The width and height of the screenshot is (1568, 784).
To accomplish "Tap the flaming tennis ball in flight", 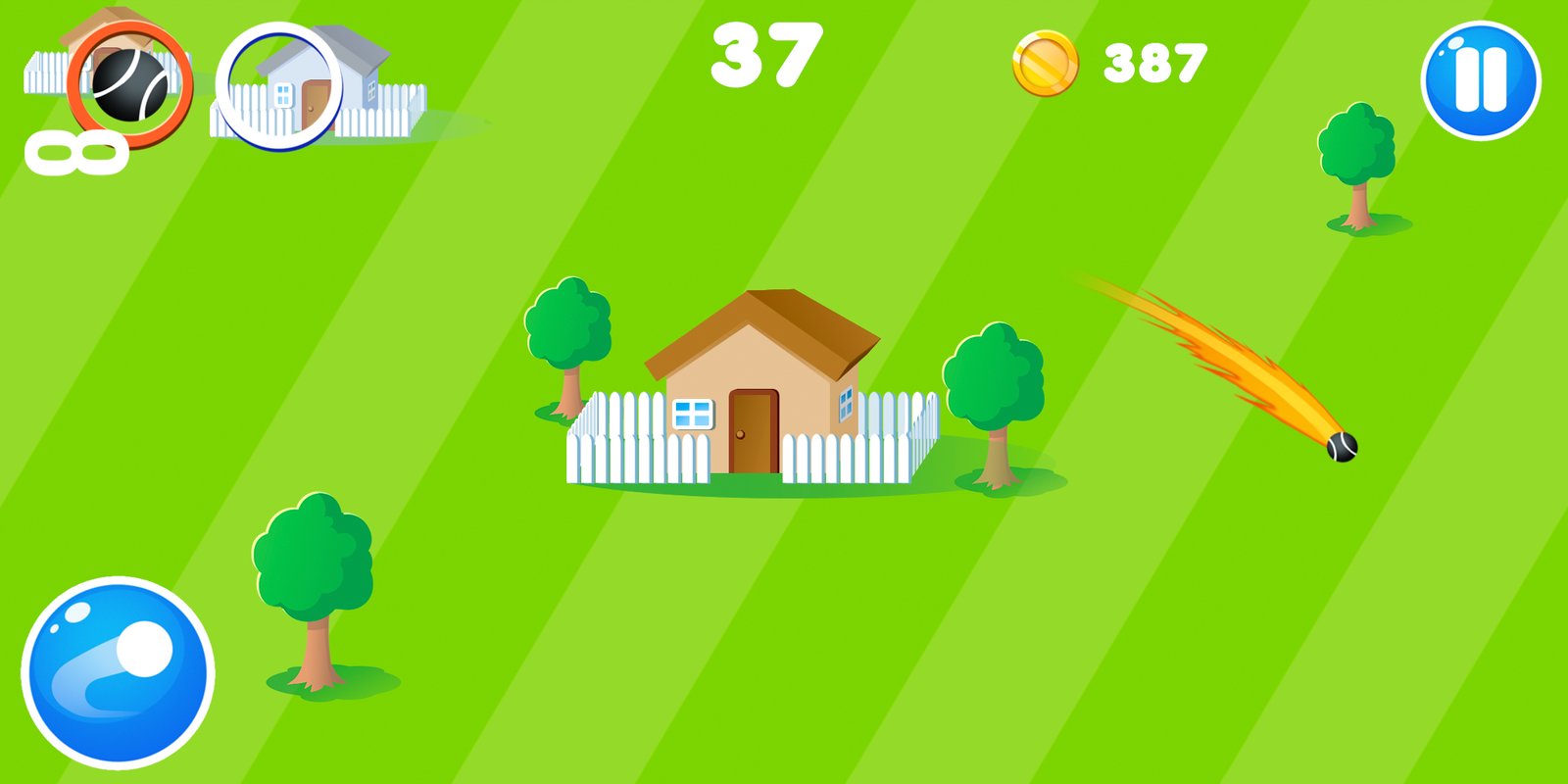I will (x=1338, y=446).
